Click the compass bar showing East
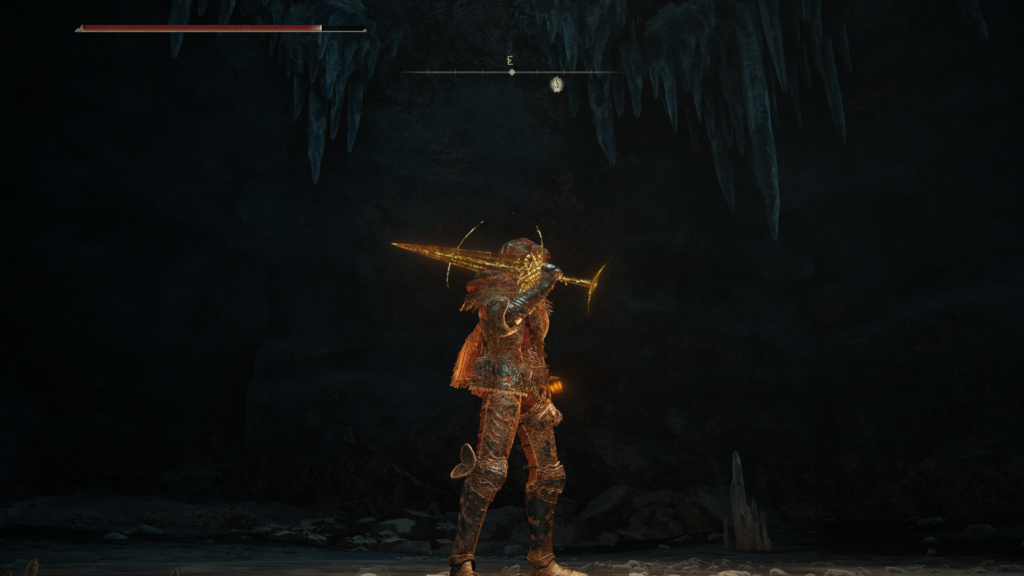 pyautogui.click(x=511, y=71)
